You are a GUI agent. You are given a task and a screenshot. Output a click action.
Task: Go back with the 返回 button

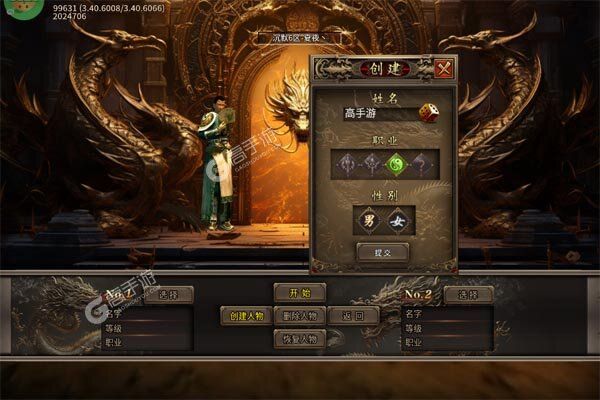[x=353, y=316]
